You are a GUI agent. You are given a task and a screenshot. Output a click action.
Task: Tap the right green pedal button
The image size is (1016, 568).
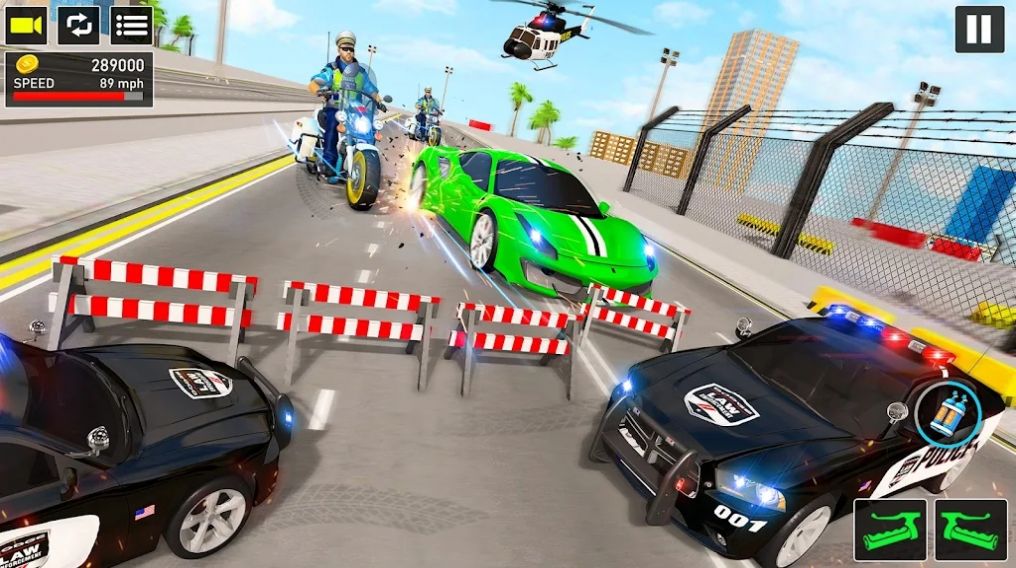click(970, 530)
